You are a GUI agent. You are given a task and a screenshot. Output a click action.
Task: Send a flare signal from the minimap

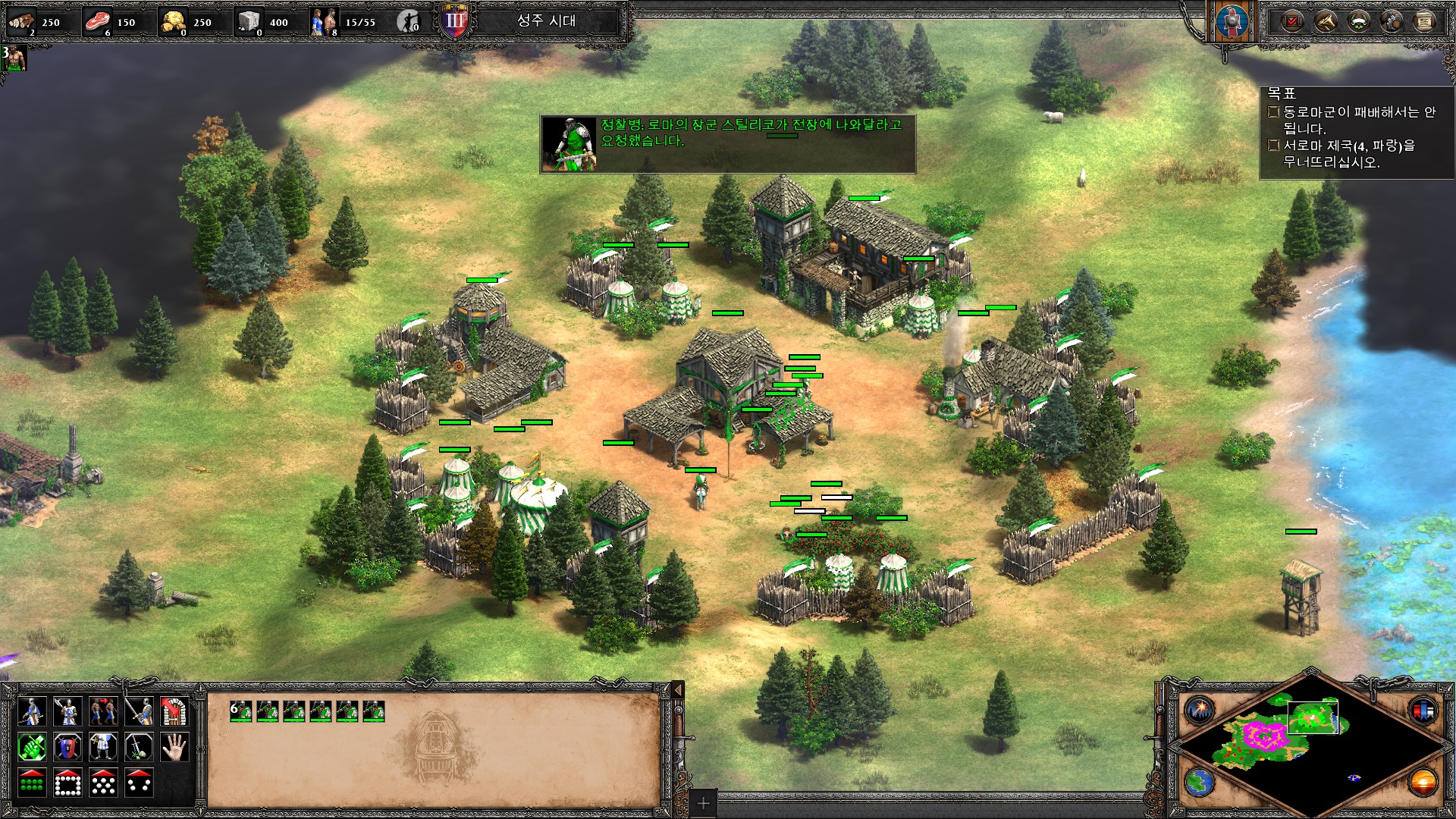pyautogui.click(x=1200, y=711)
